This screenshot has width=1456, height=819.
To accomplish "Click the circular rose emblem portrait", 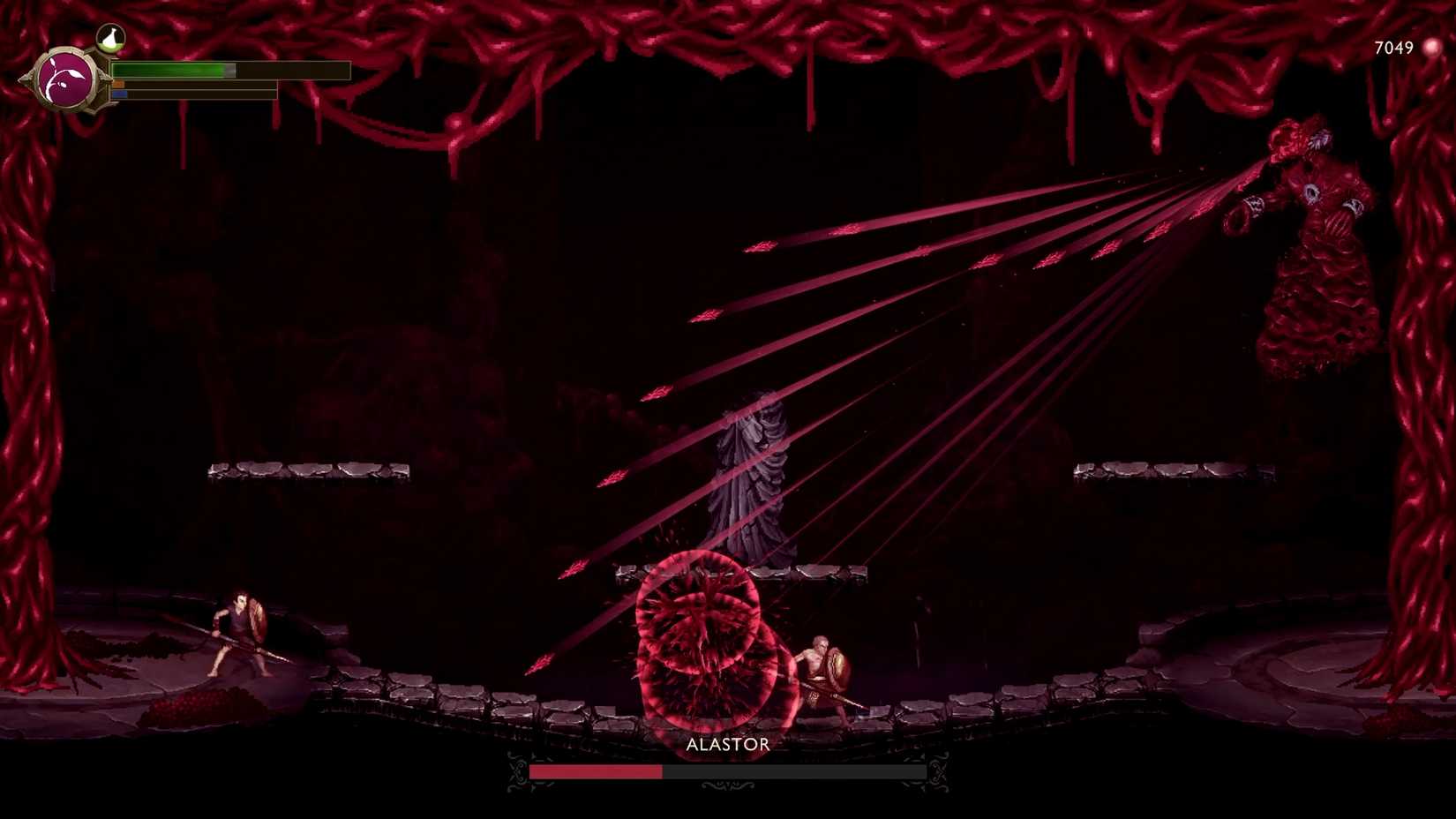I will click(64, 79).
